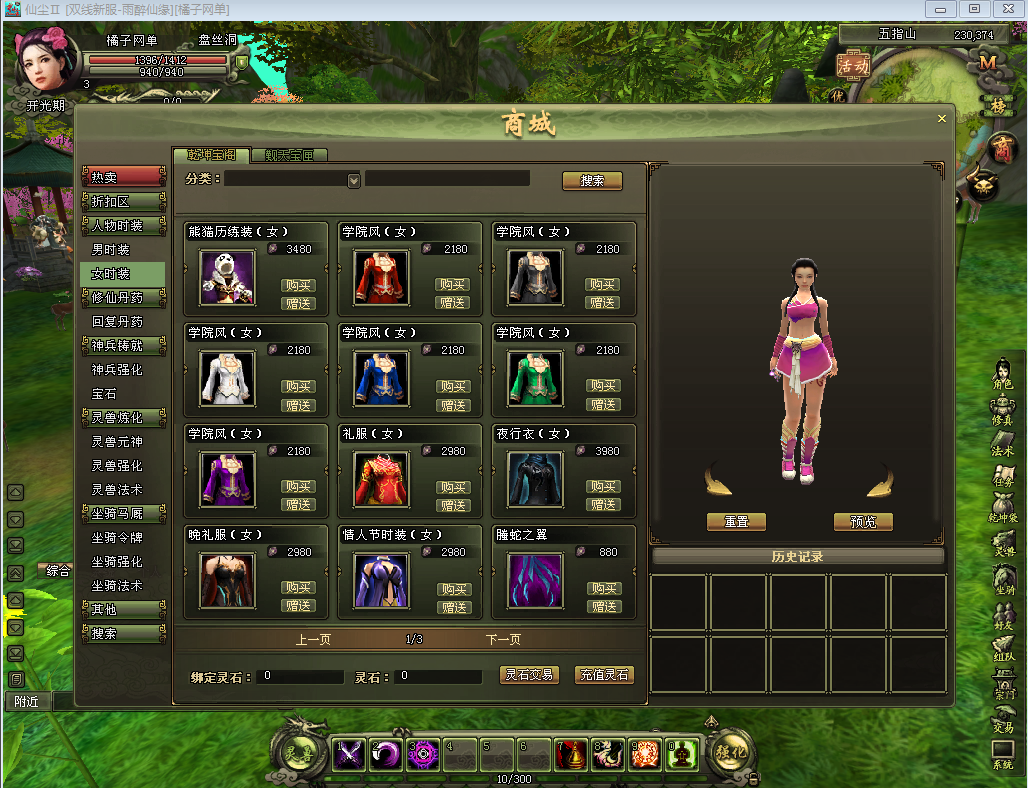Open the 活动 events icon
1028x788 pixels.
tap(853, 65)
